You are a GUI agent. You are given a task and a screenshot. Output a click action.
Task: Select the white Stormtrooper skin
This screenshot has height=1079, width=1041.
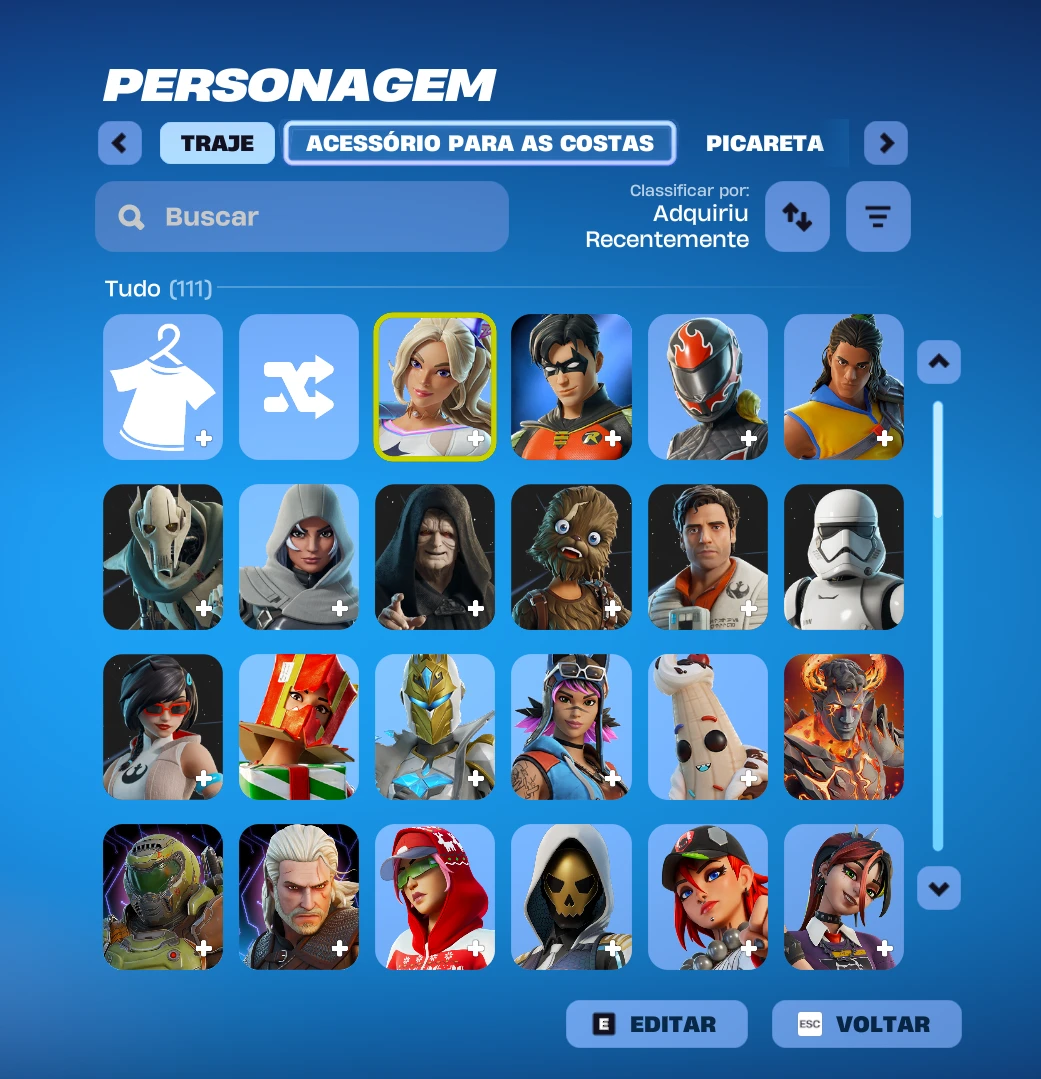click(x=844, y=557)
